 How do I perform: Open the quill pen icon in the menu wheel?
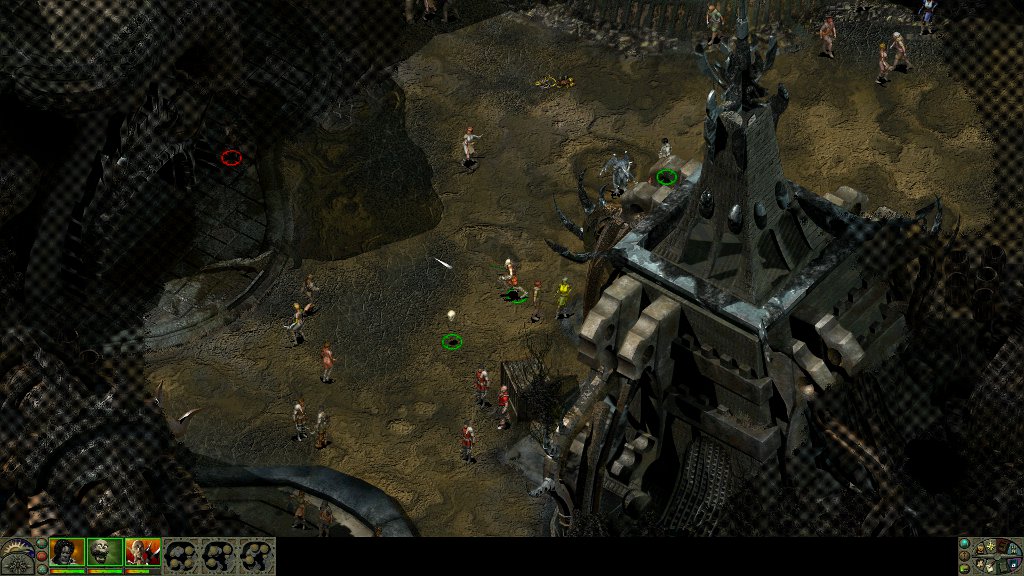[x=990, y=567]
